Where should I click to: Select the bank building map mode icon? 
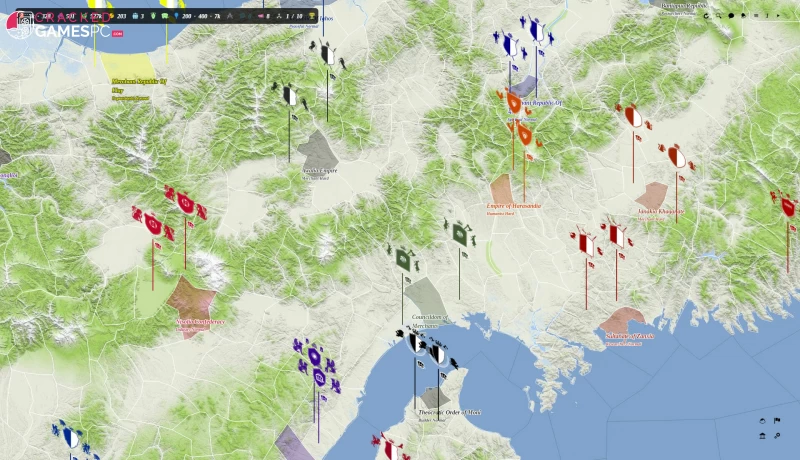[x=763, y=436]
